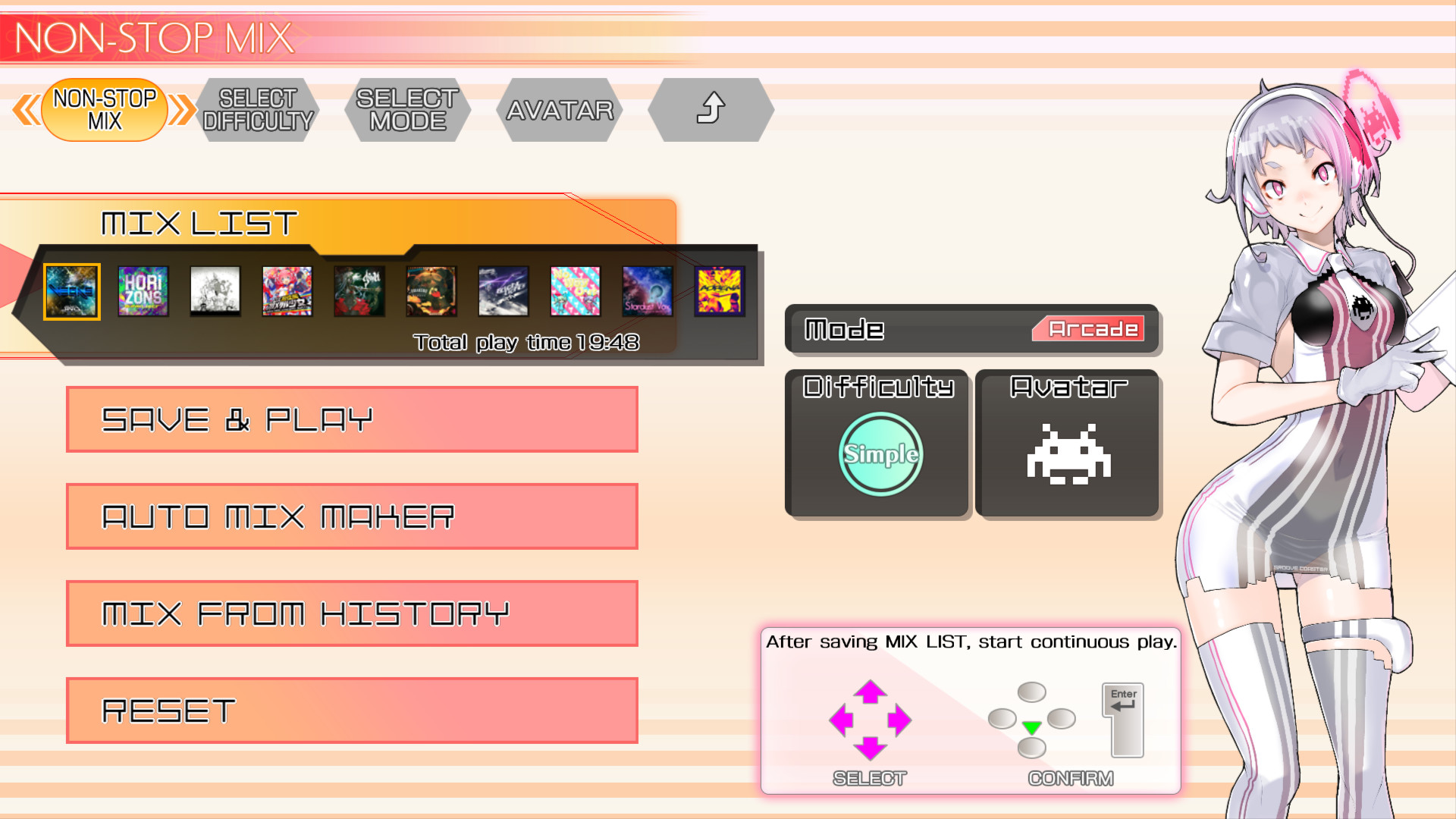1456x819 pixels.
Task: Open the SELECT MODE step
Action: coord(406,108)
